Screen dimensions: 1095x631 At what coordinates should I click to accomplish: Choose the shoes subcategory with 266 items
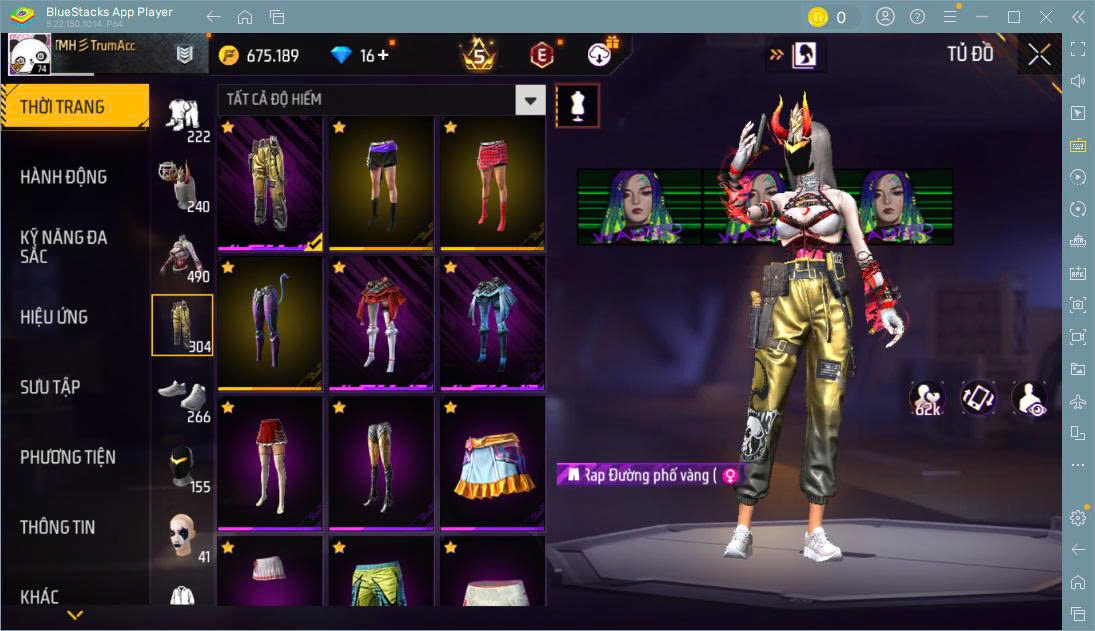pyautogui.click(x=182, y=396)
